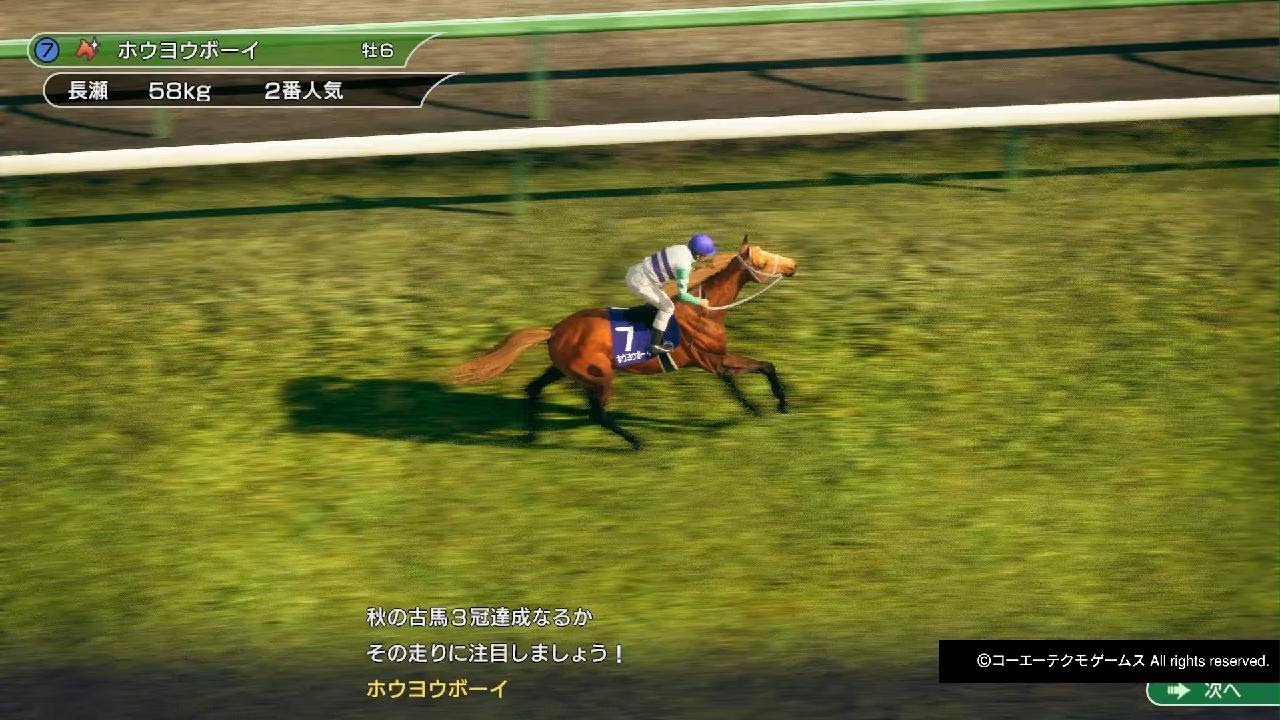Click the blue horse number 7 badge
The width and height of the screenshot is (1280, 720).
(45, 50)
